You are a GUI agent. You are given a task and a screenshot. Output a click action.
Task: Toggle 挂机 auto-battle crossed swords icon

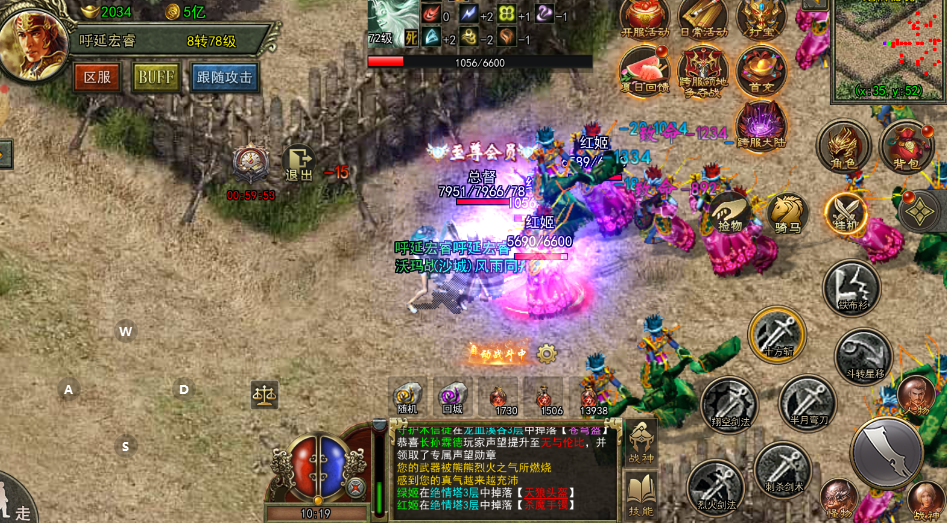(846, 214)
